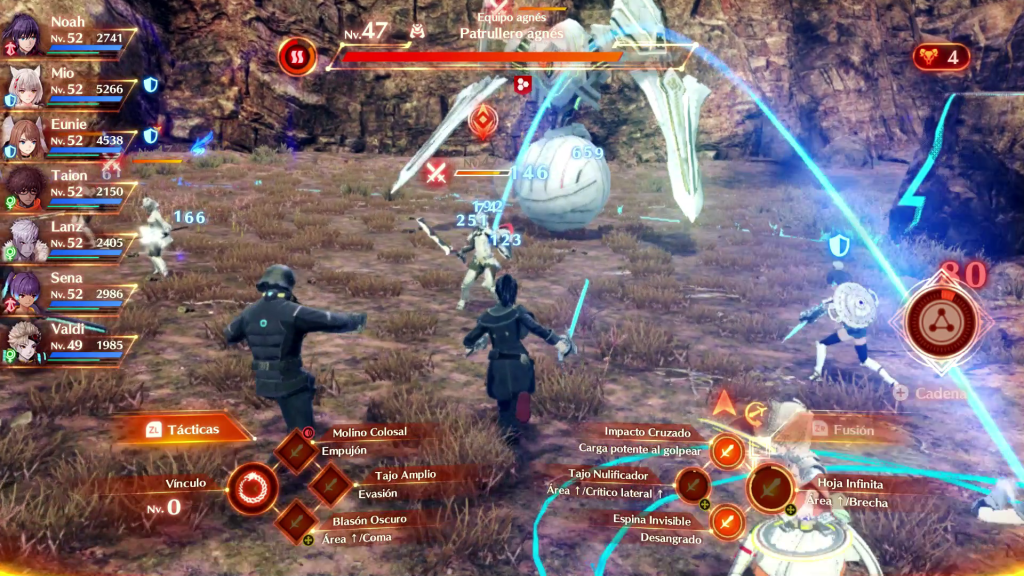Trigger the Blasón Oscuro art
Viewport: 1024px width, 576px height.
tap(297, 520)
